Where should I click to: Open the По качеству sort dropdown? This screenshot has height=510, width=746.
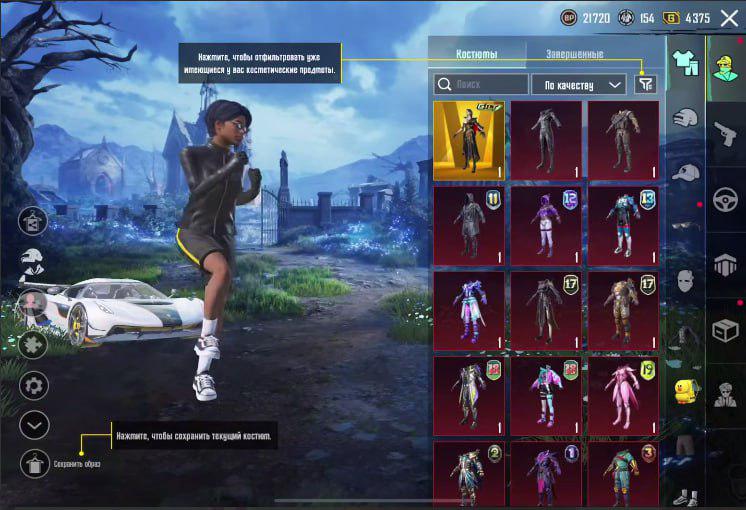coord(578,84)
